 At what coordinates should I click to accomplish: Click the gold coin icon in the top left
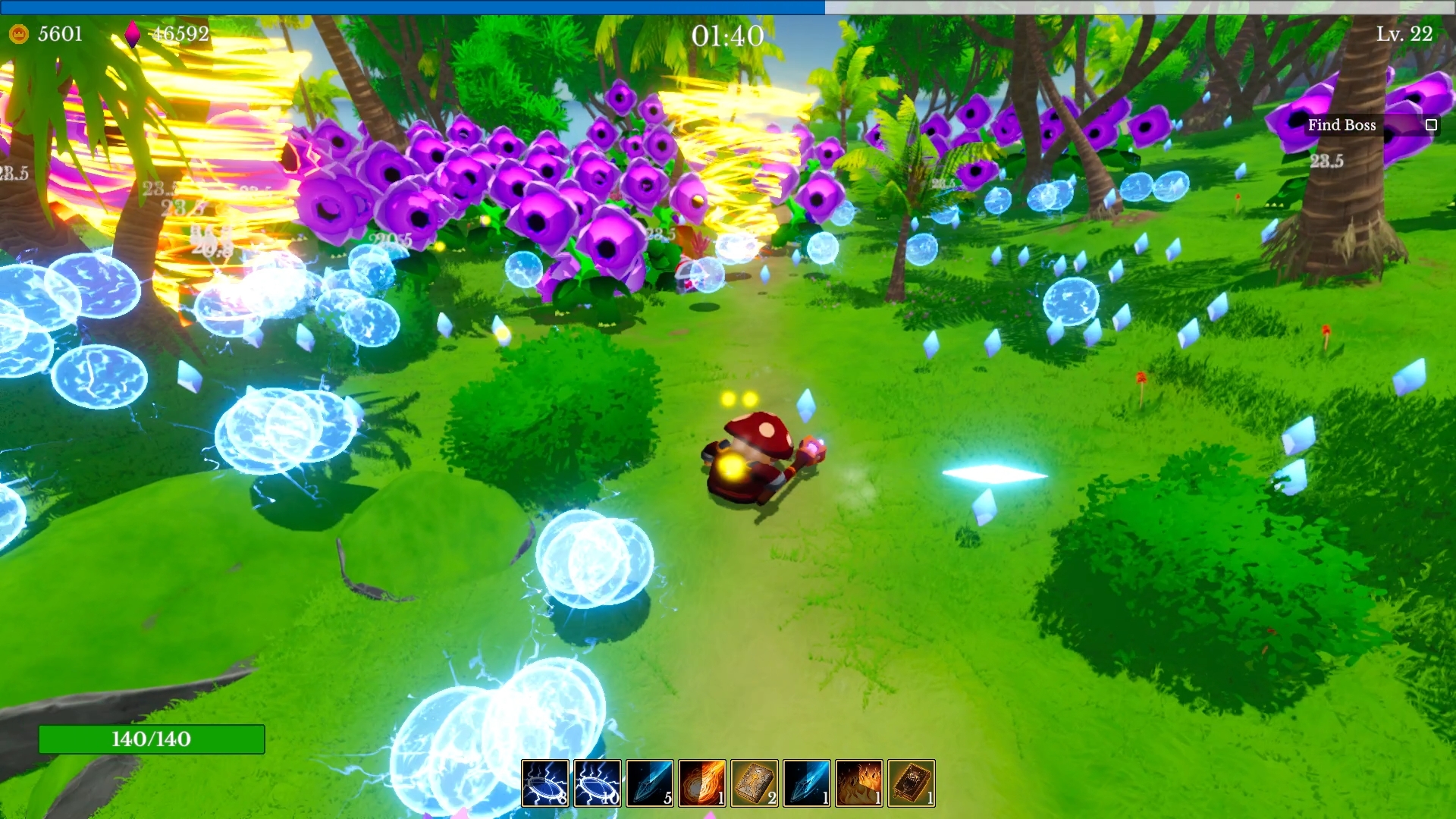coord(20,33)
